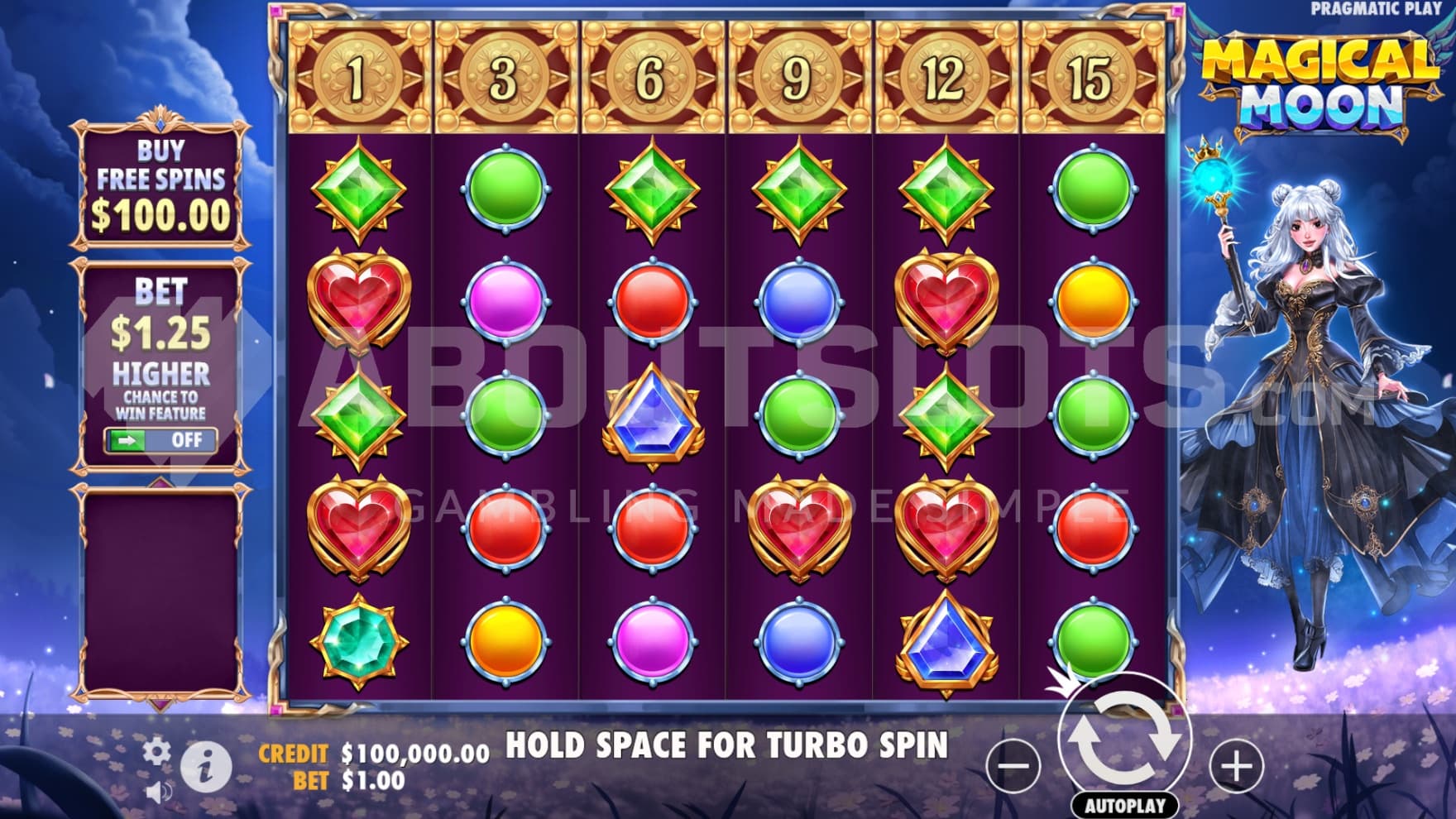Open the gear settings menu

[x=156, y=752]
